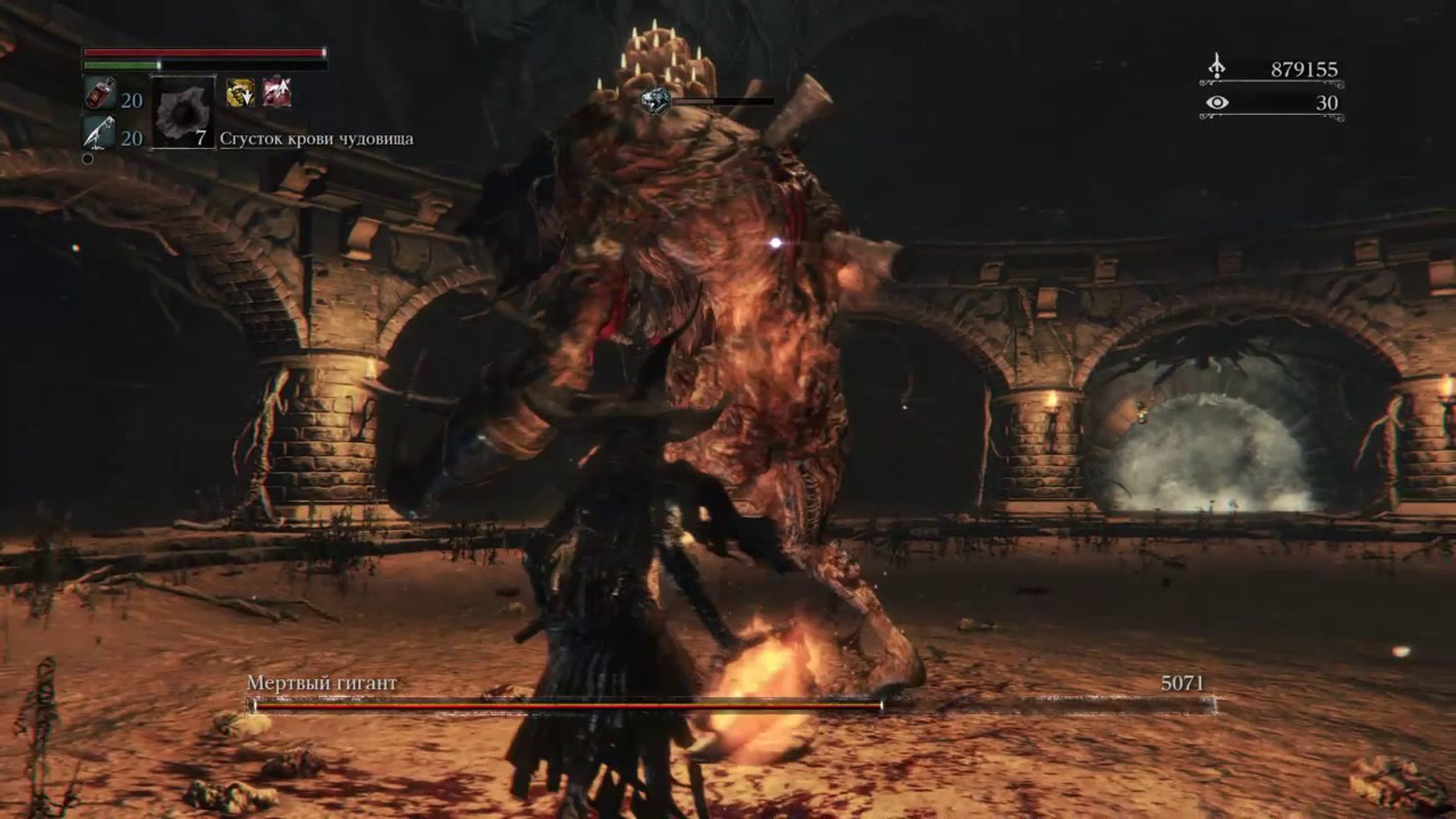The width and height of the screenshot is (1456, 819).
Task: Select the quicksilver bullet icon
Action: coord(100,133)
